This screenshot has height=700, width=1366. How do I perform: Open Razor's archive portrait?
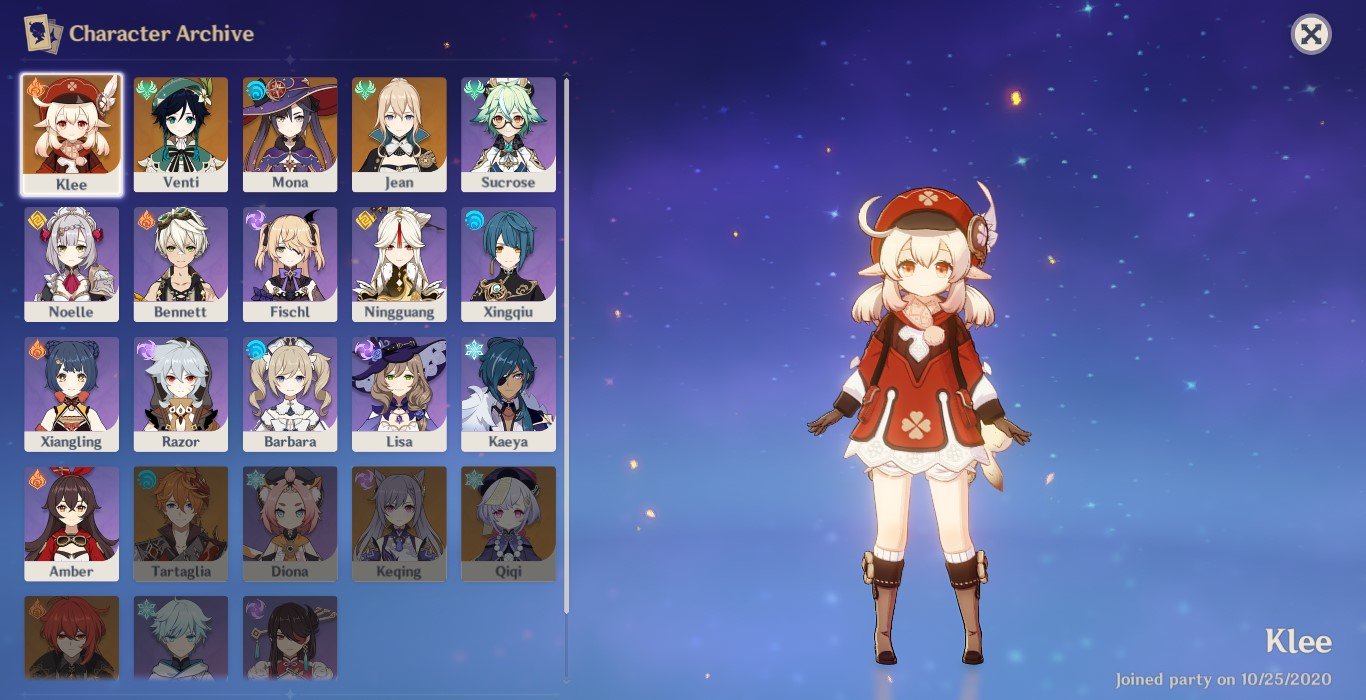(x=181, y=394)
